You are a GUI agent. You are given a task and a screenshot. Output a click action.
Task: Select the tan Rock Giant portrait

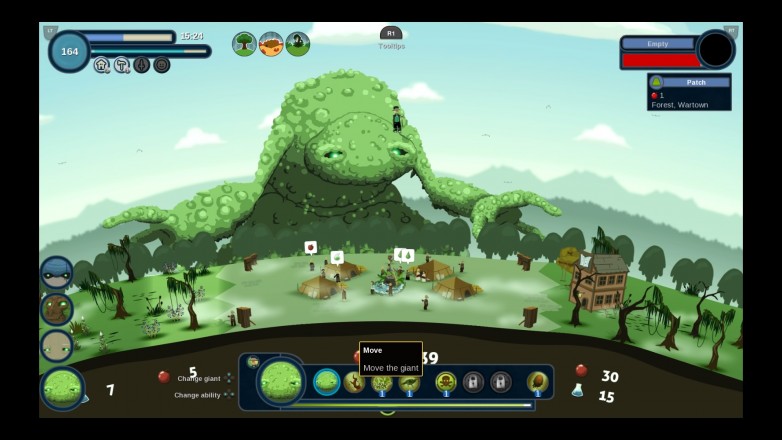click(x=56, y=346)
